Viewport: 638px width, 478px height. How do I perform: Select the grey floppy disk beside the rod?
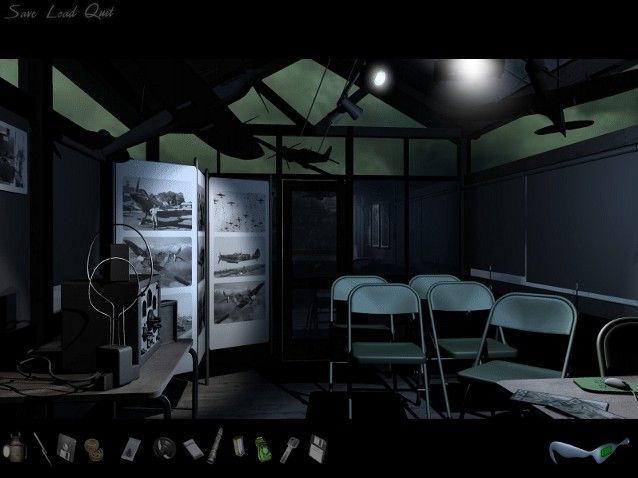coord(67,446)
